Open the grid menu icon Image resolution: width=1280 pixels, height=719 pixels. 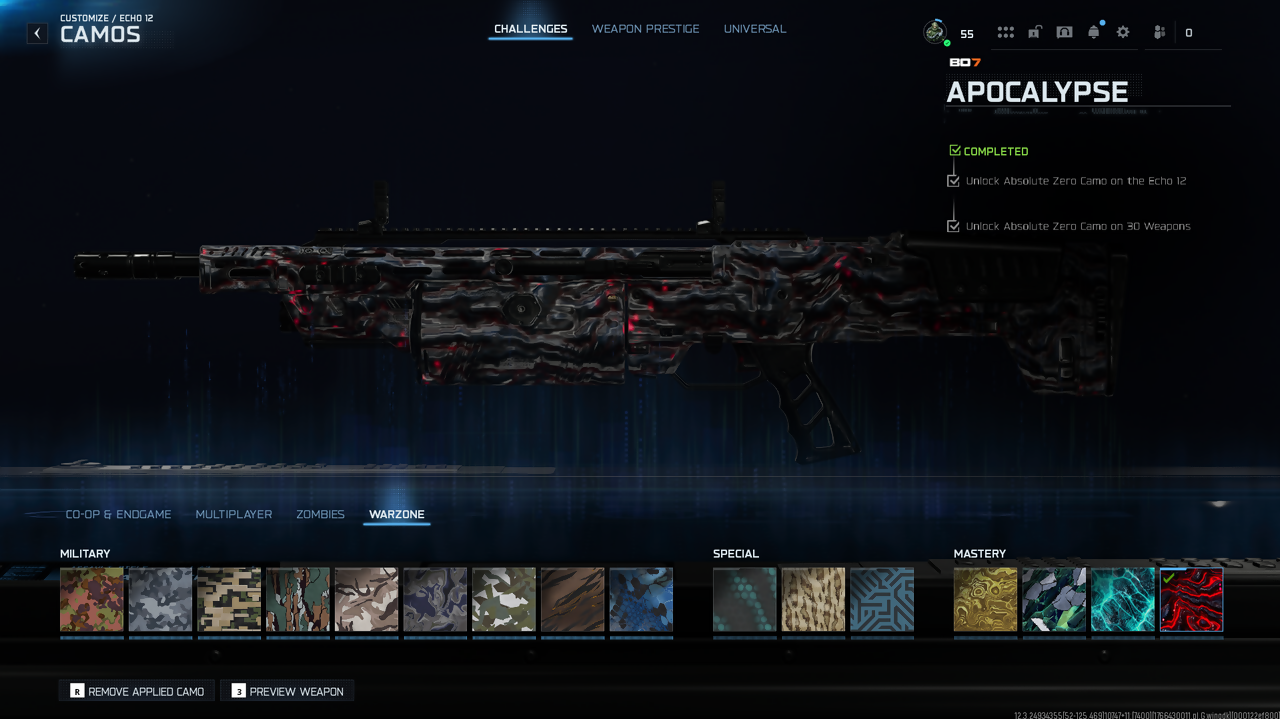click(1005, 32)
